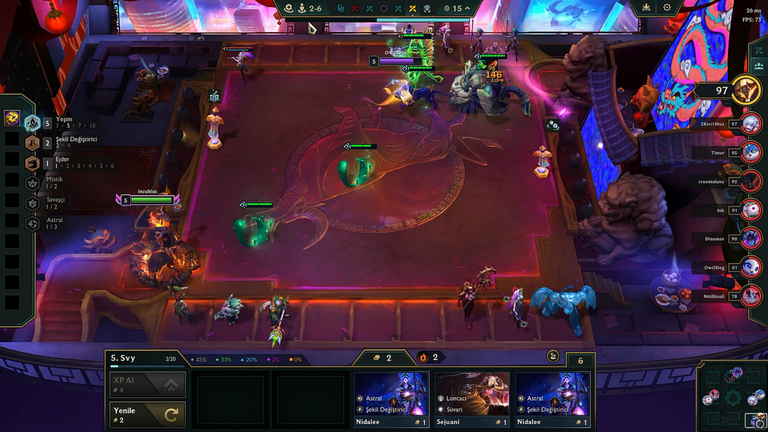
Task: Select the Şekil Değiştirici trait entry
Action: 45,142
